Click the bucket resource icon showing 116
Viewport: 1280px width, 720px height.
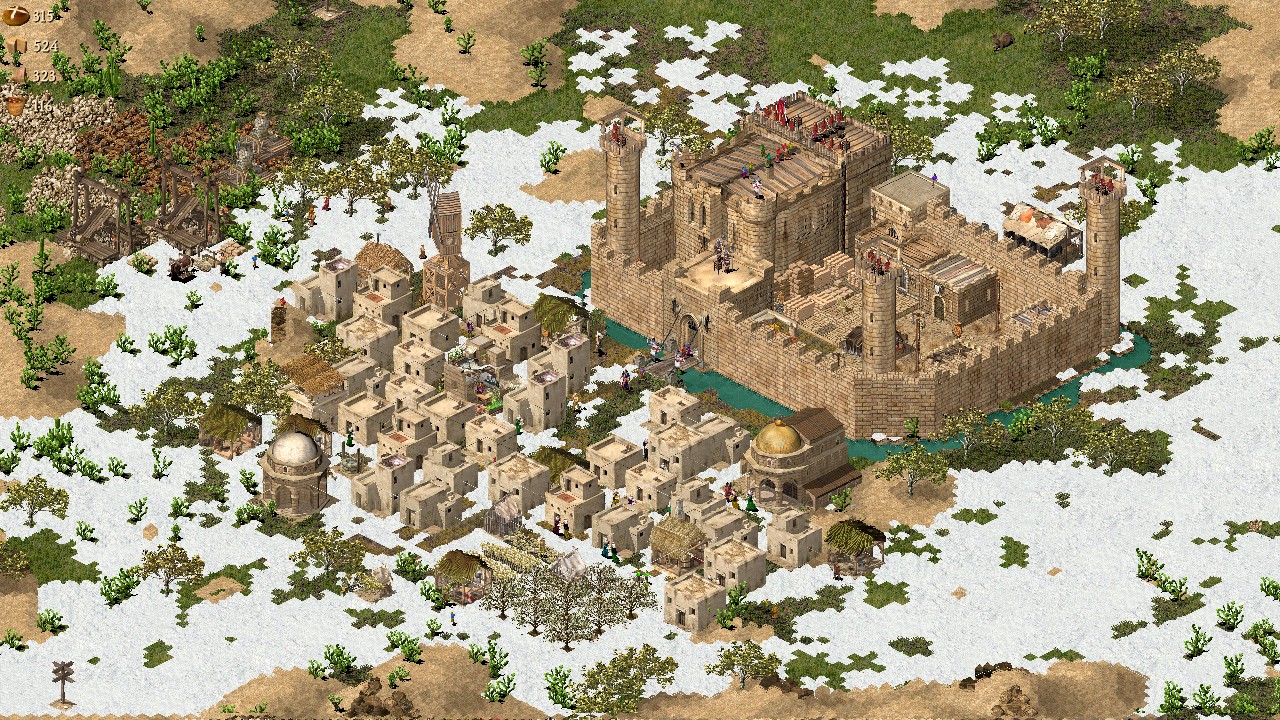tap(16, 104)
